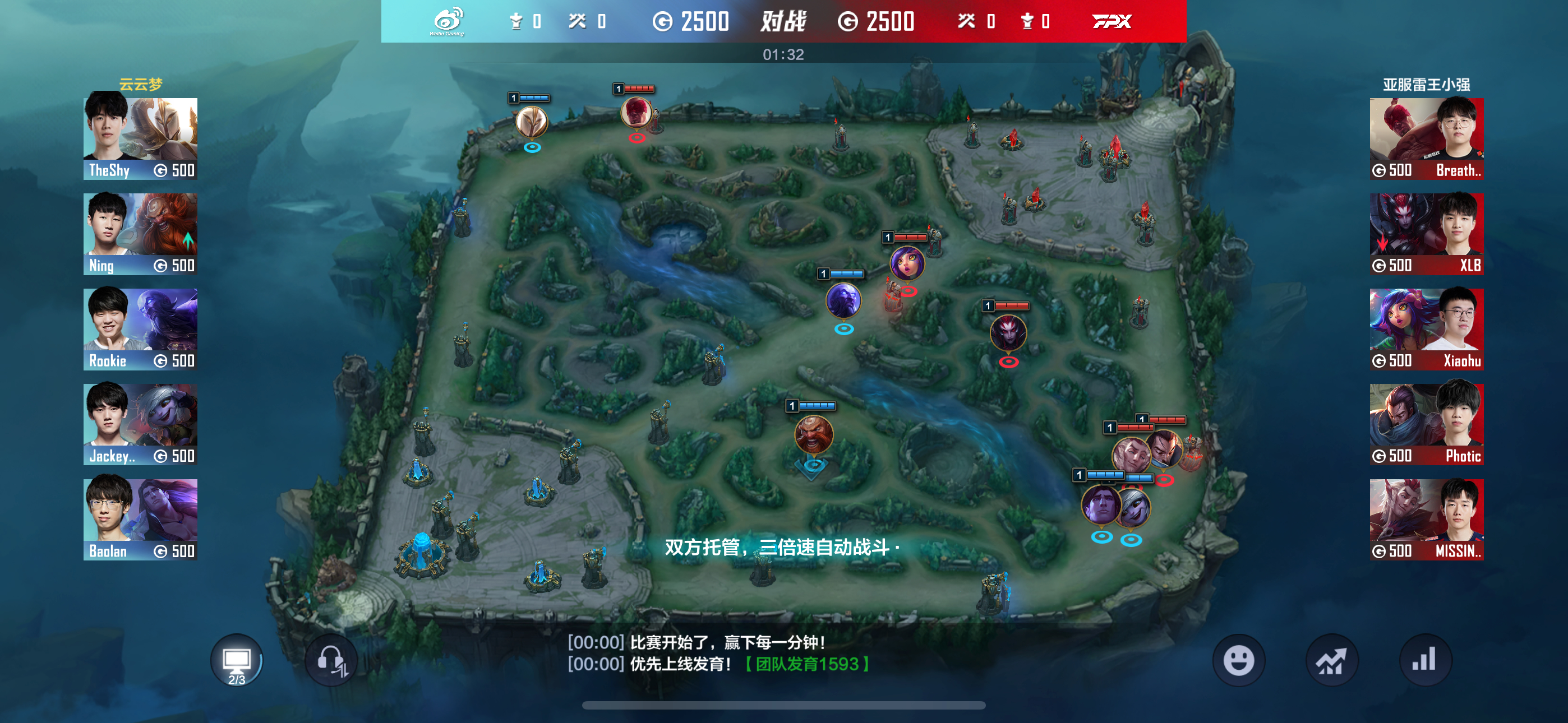Click the red team's crossed-swords kills icon
Screen dimensions: 1568x723
pos(967,20)
